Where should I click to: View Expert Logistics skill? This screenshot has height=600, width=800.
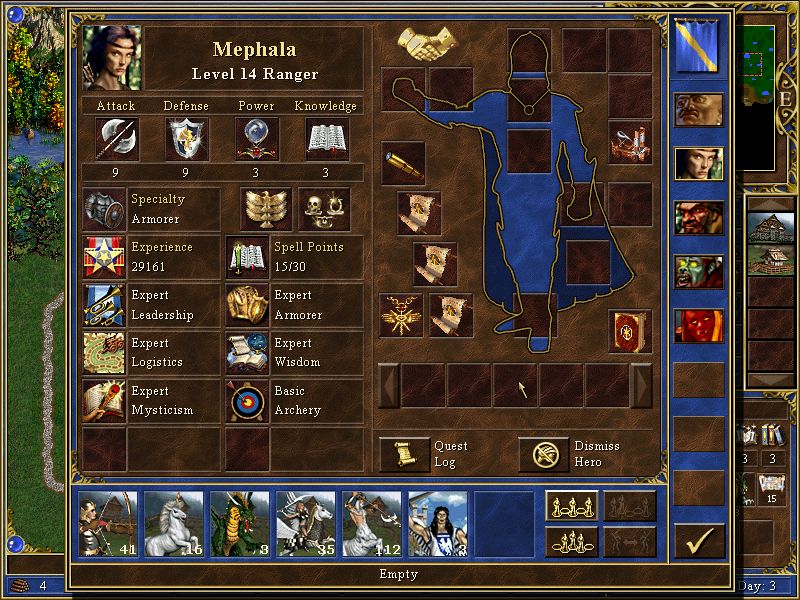click(x=104, y=353)
